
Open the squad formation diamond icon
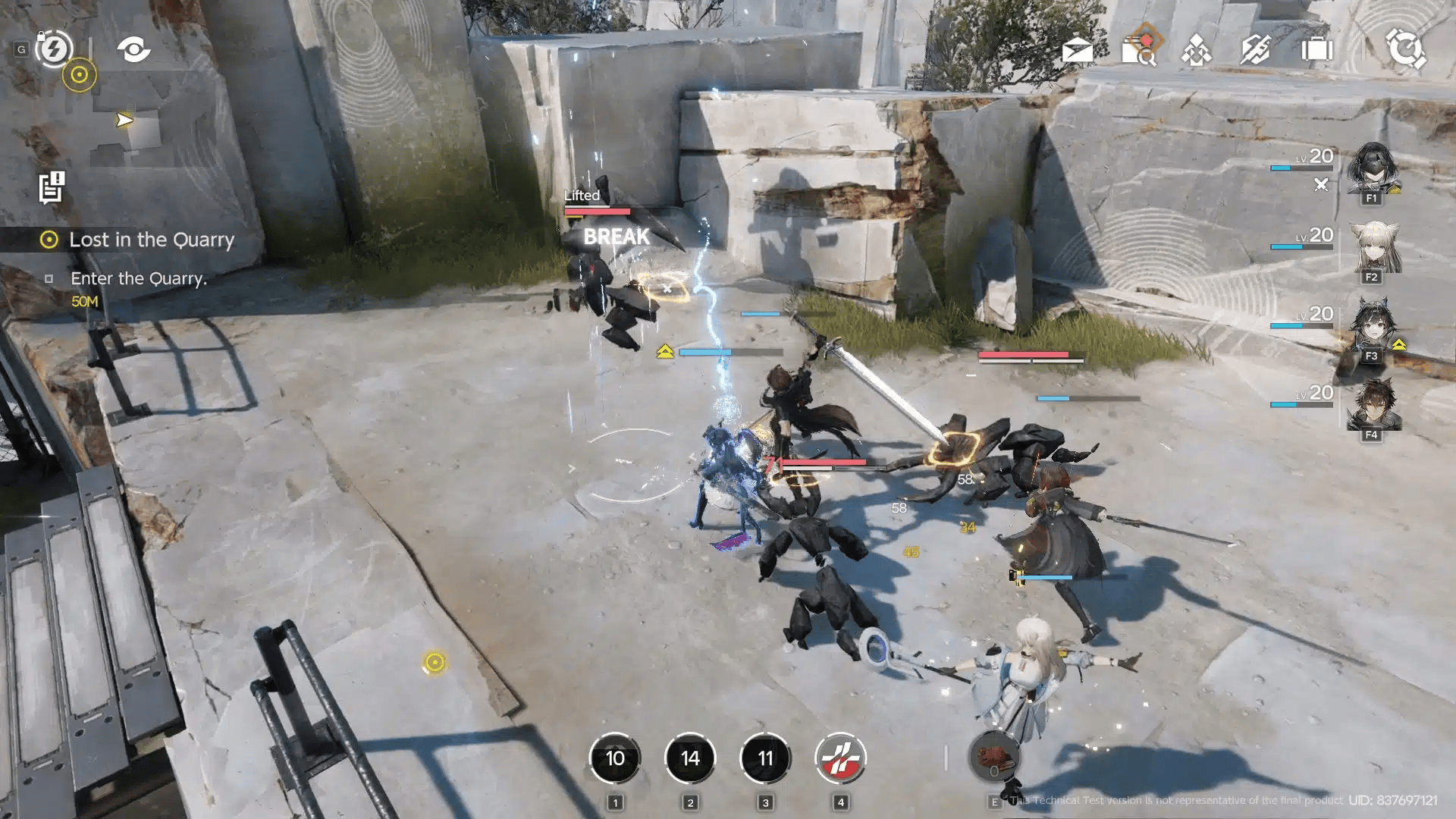1198,47
